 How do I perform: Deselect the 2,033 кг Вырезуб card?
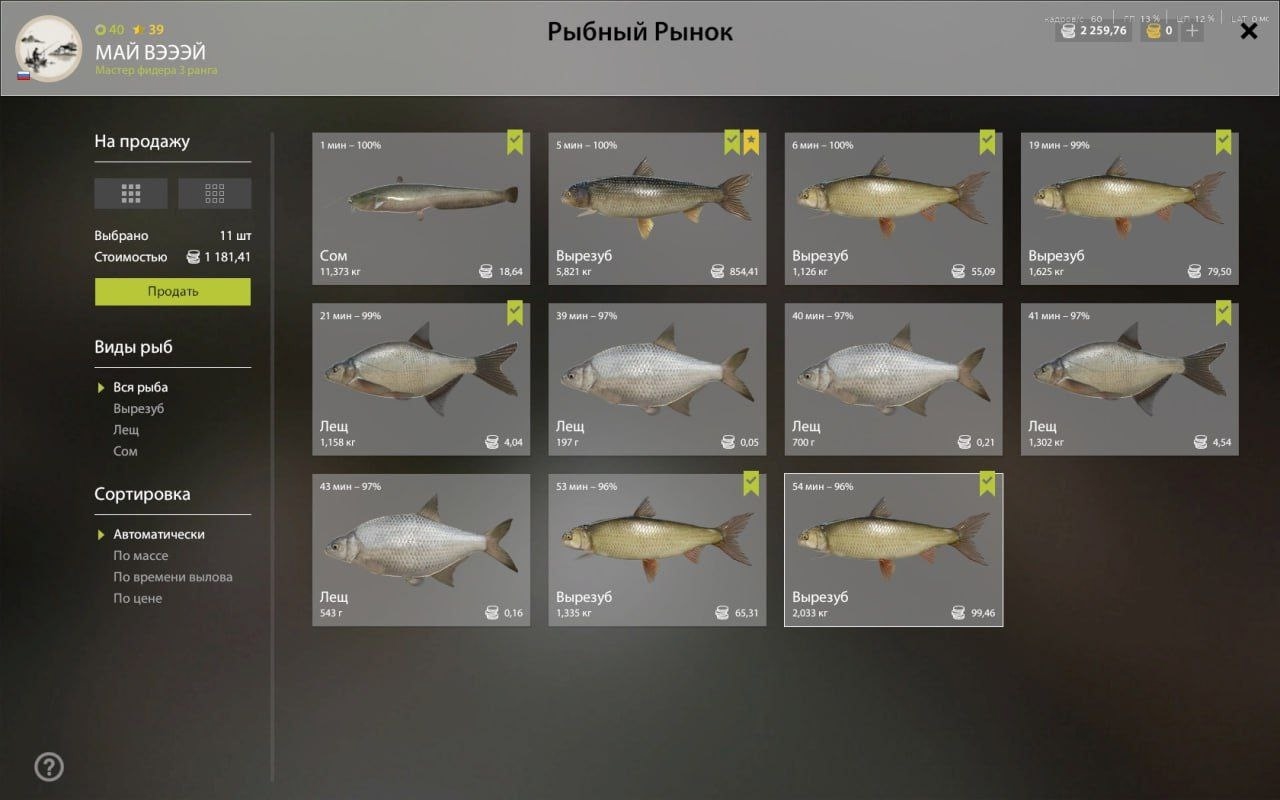(893, 550)
